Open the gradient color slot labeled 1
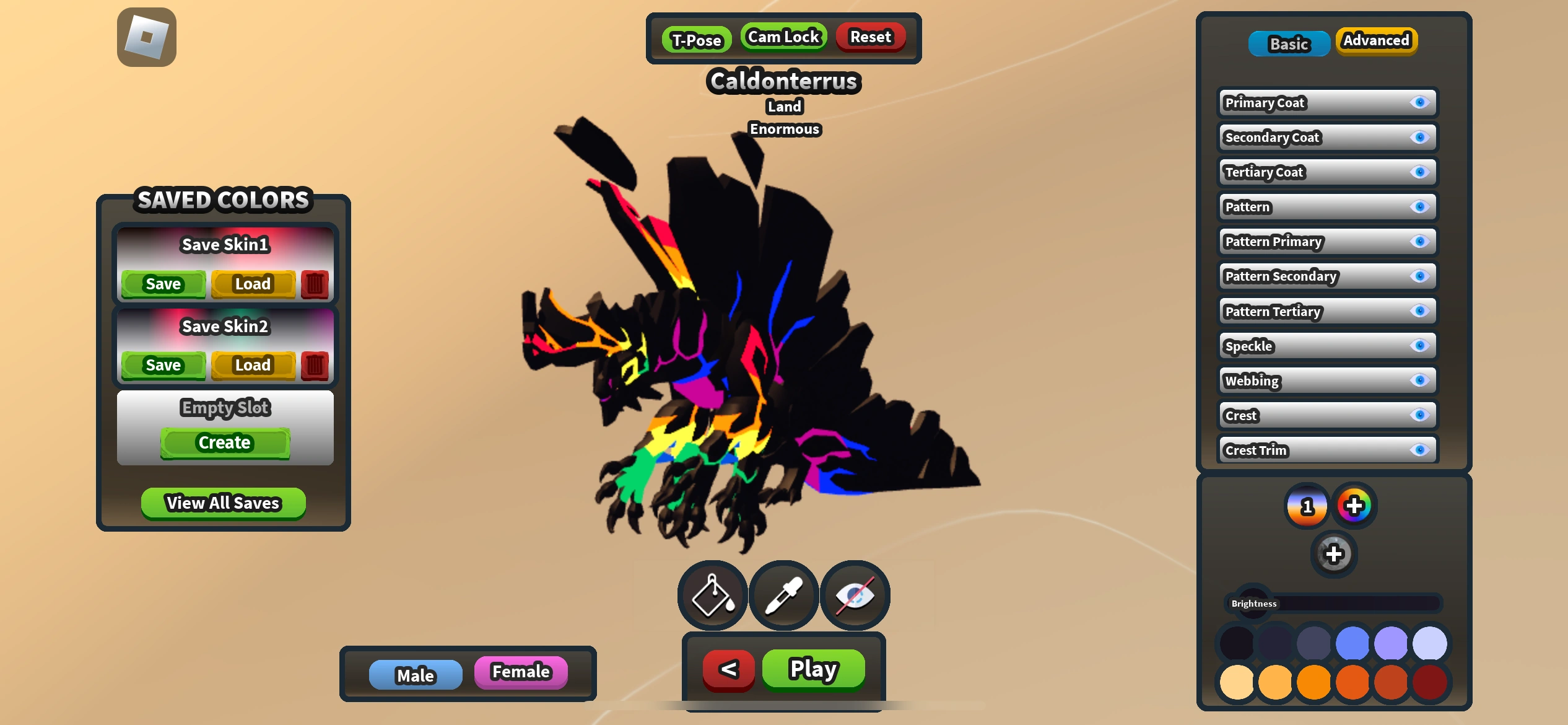 [1305, 506]
